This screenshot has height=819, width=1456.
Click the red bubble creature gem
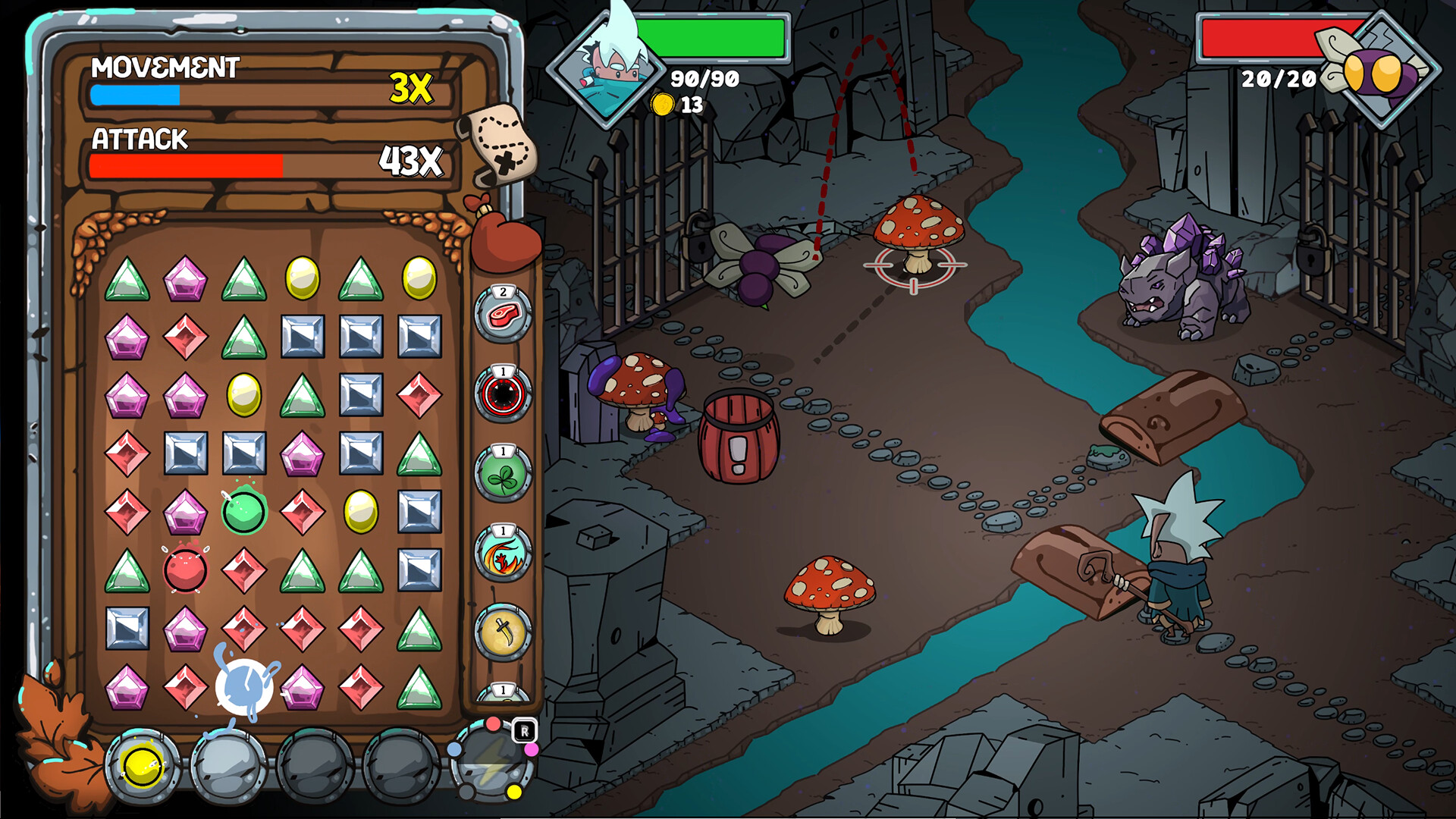click(x=184, y=572)
